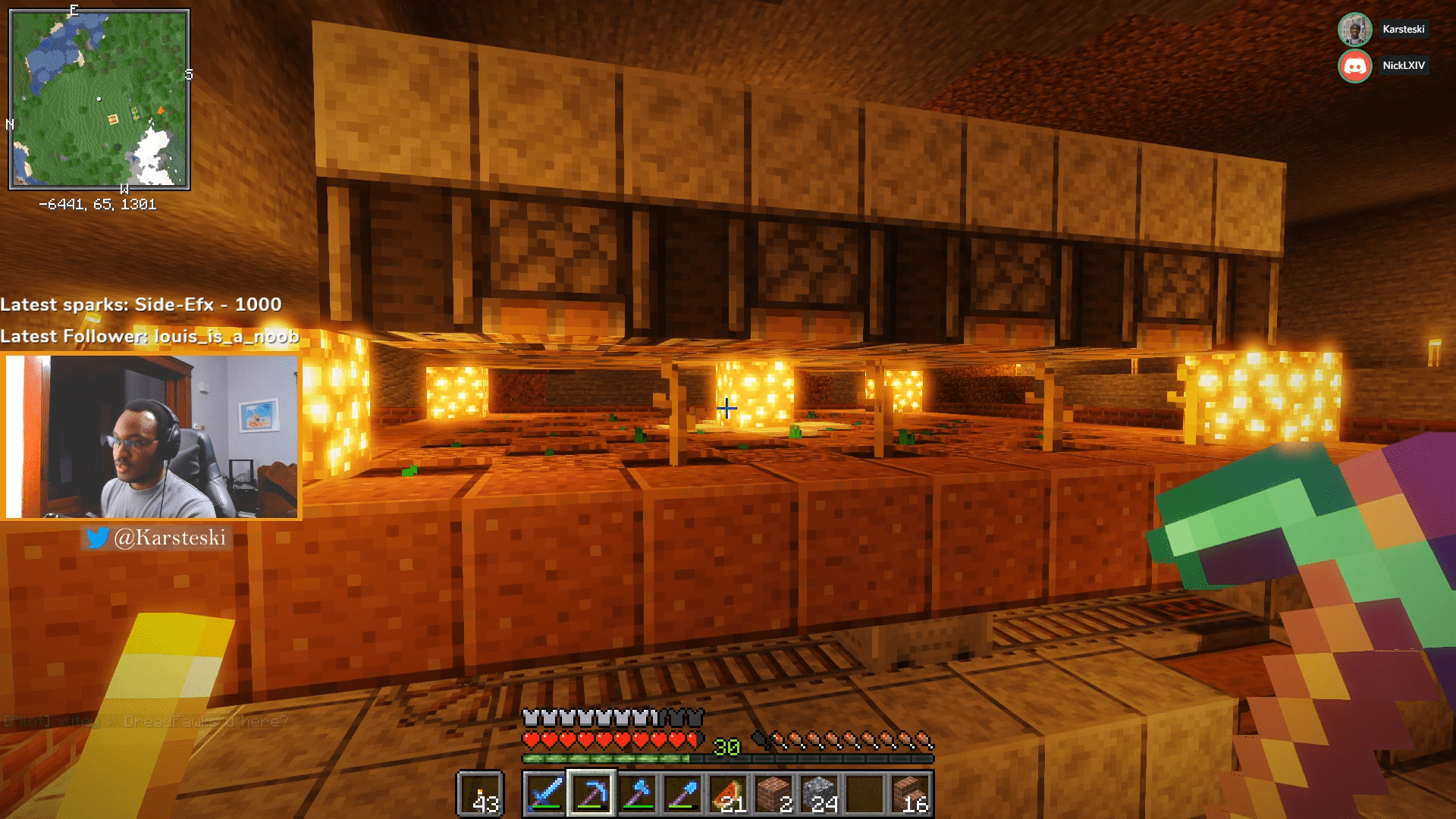
Task: Click the coordinates text under the minimap
Action: pyautogui.click(x=99, y=203)
